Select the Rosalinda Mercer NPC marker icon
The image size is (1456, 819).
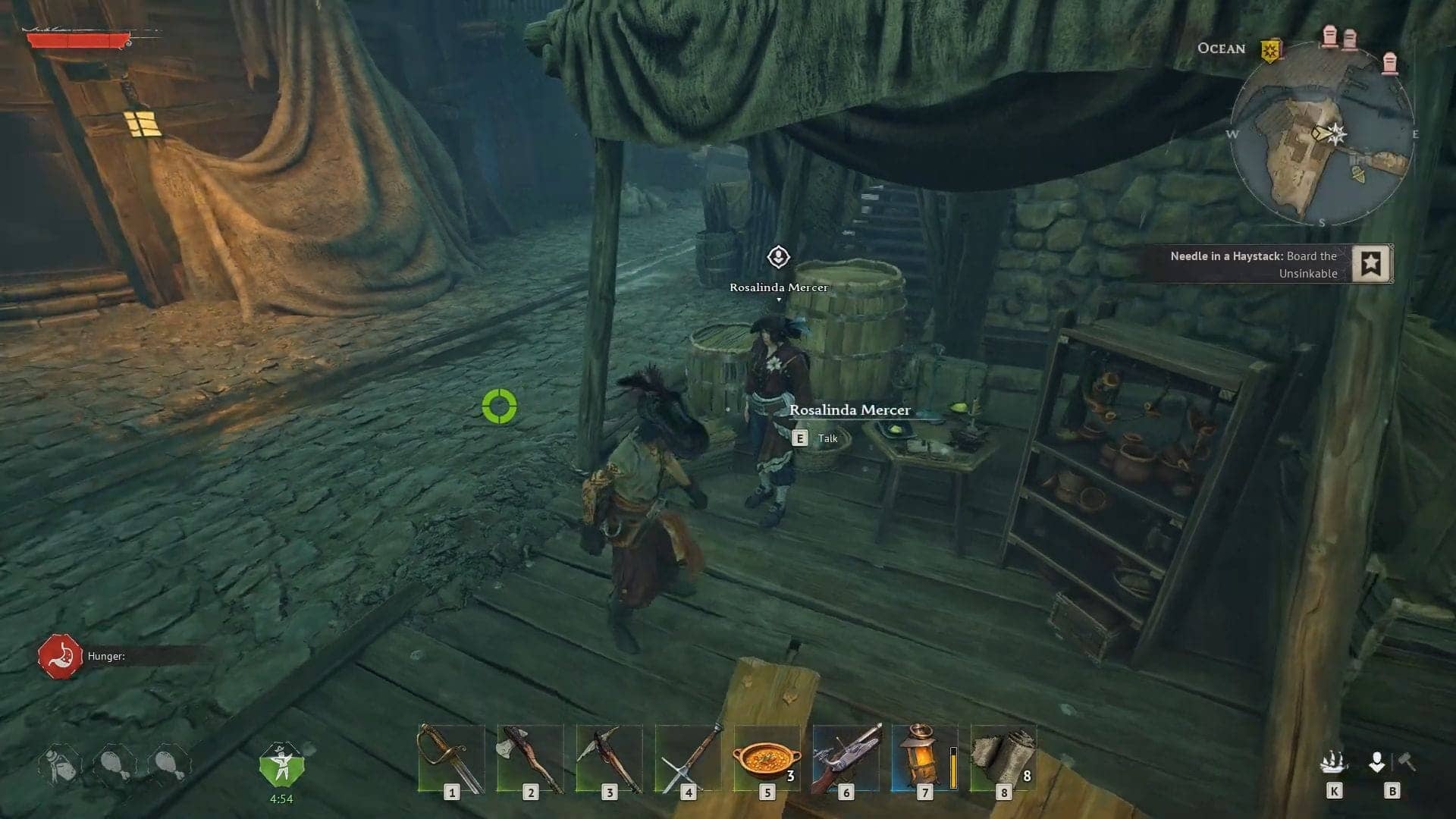click(x=778, y=258)
